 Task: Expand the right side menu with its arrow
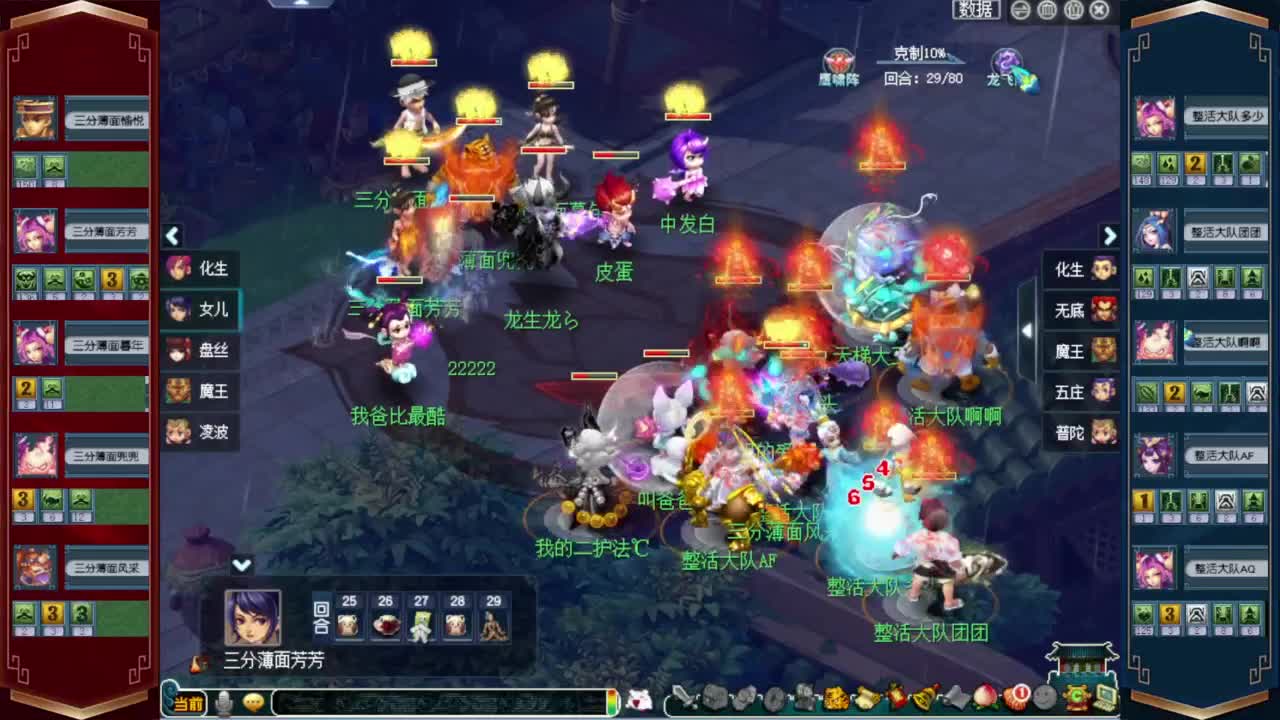point(1110,236)
